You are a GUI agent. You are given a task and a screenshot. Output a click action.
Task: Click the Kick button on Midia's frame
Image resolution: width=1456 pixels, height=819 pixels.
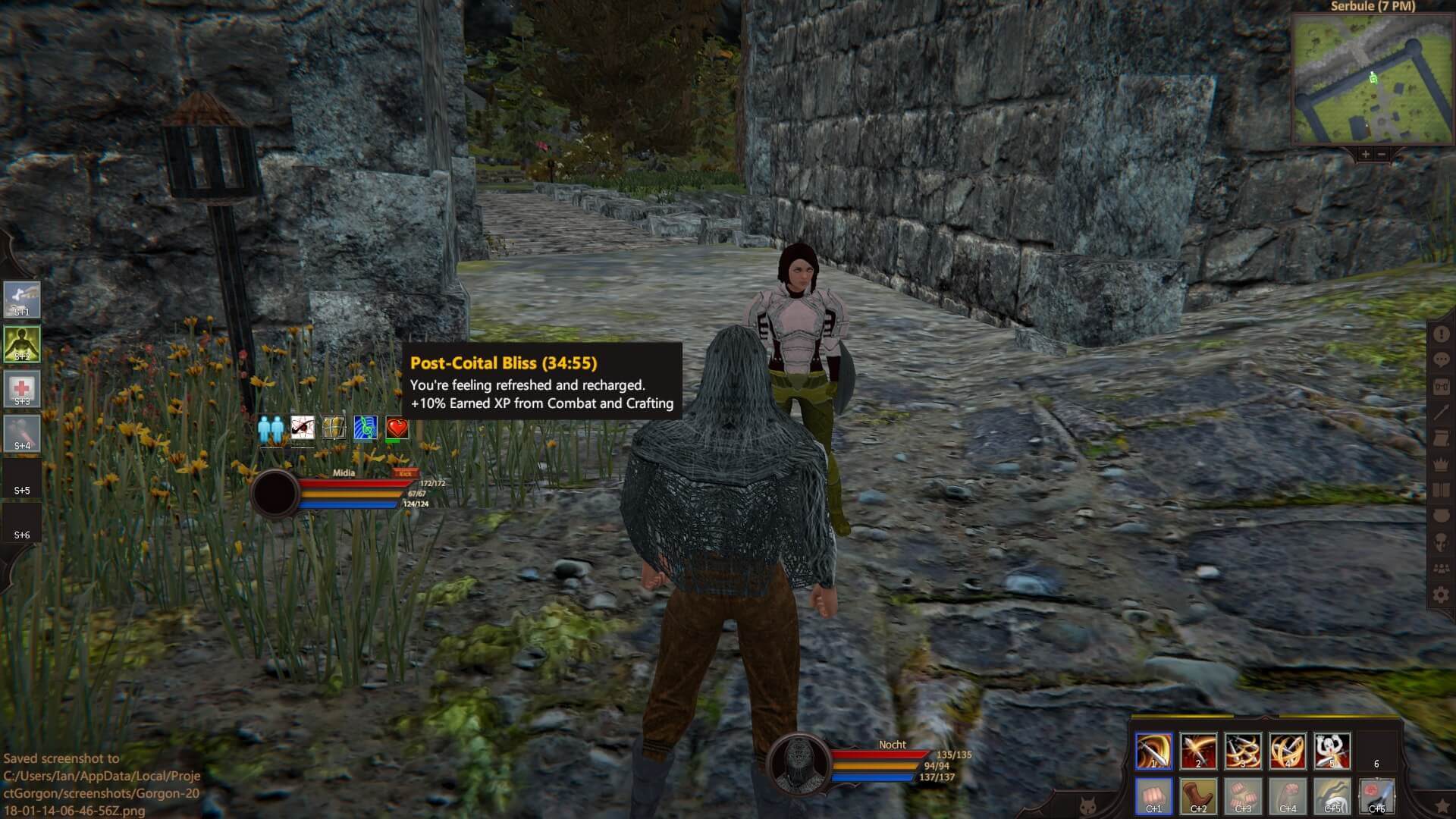406,473
